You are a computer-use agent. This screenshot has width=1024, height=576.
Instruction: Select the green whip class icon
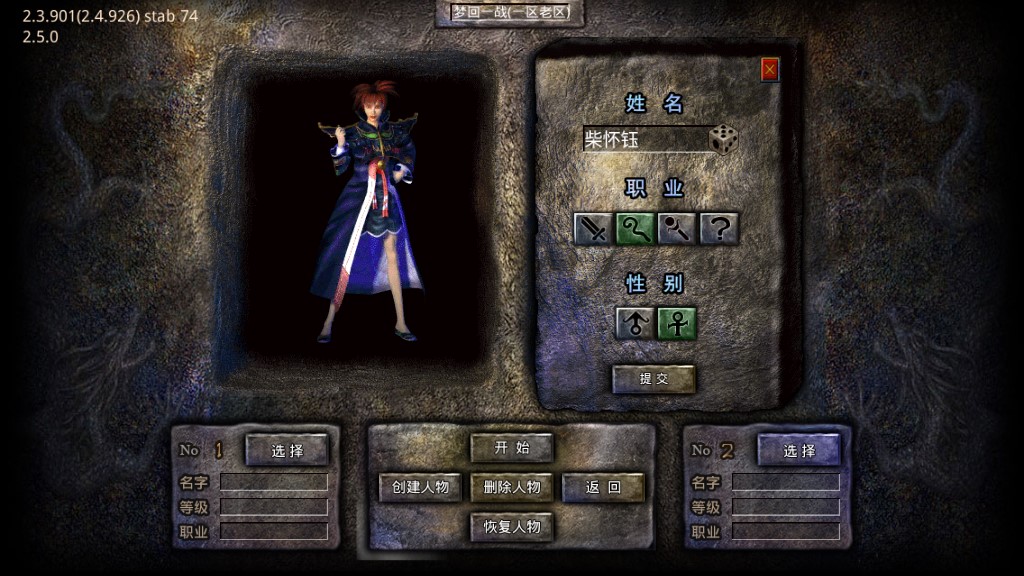tap(635, 229)
